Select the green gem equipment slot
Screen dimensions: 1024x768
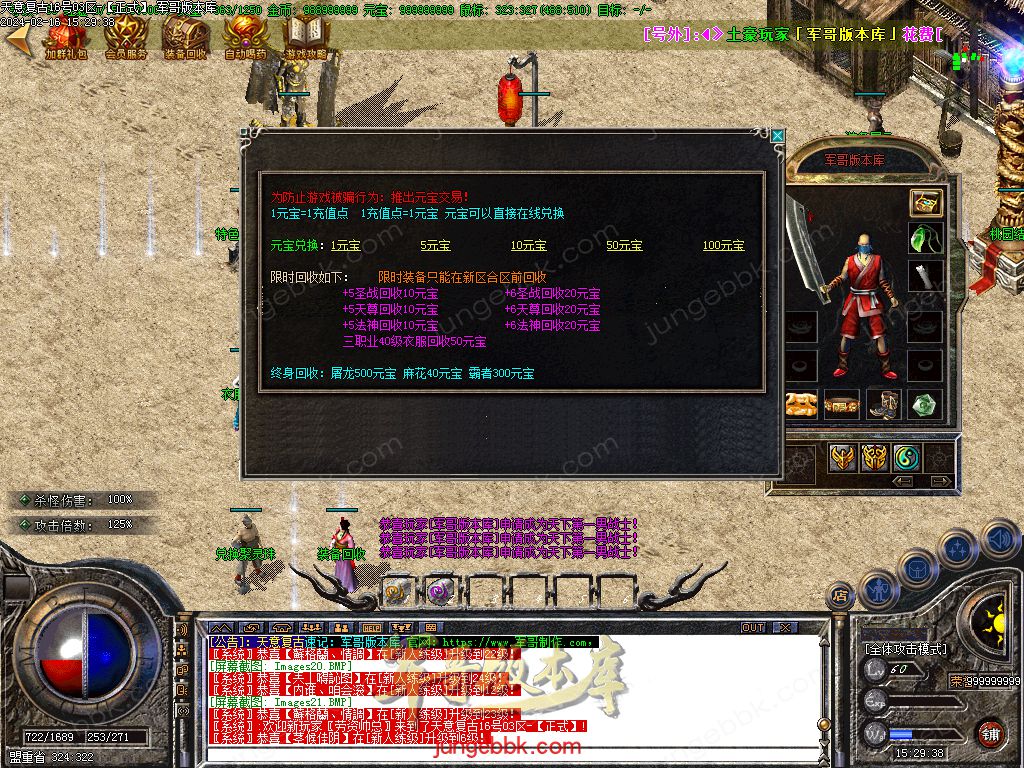pyautogui.click(x=925, y=404)
